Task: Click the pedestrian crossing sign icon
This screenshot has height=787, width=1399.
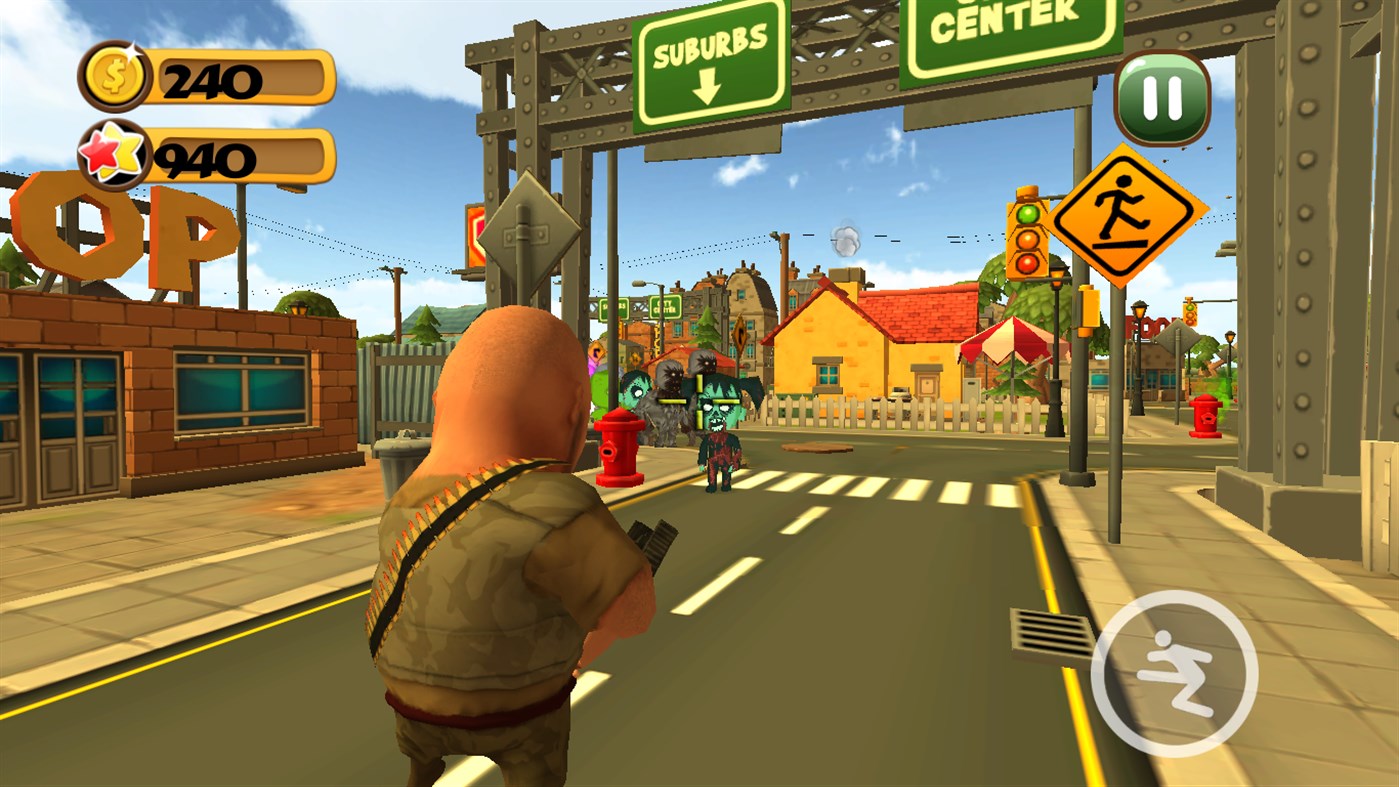Action: (1128, 214)
